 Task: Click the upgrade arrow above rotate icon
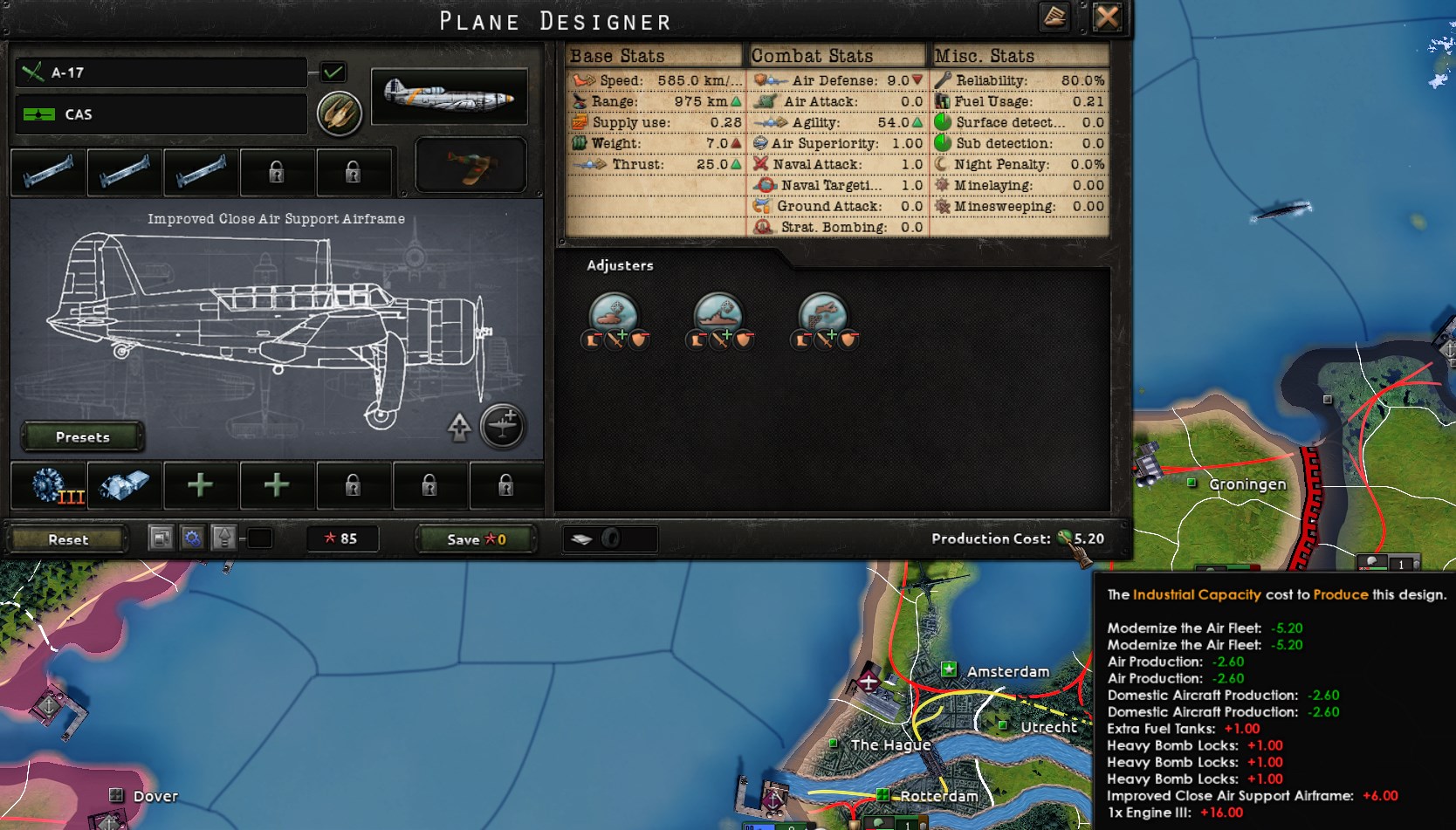click(x=459, y=425)
